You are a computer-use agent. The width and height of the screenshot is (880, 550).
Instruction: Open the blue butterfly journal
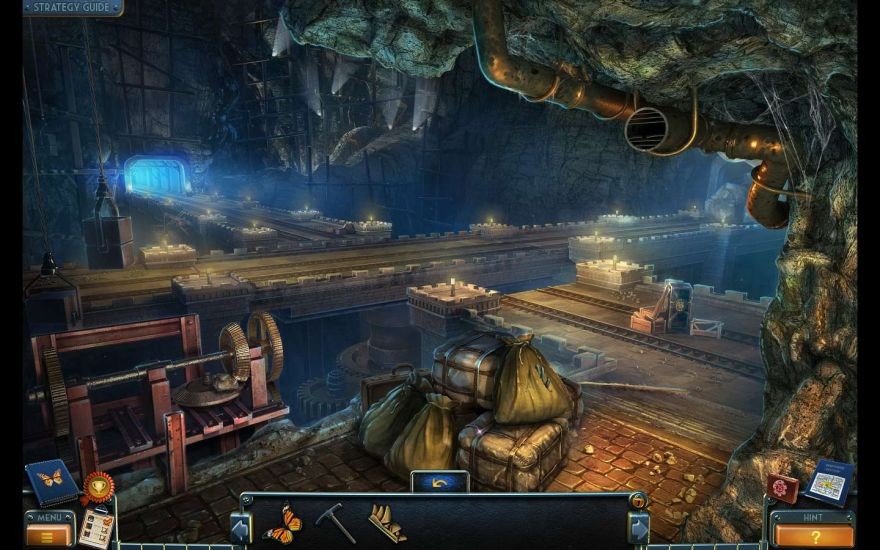(x=50, y=480)
